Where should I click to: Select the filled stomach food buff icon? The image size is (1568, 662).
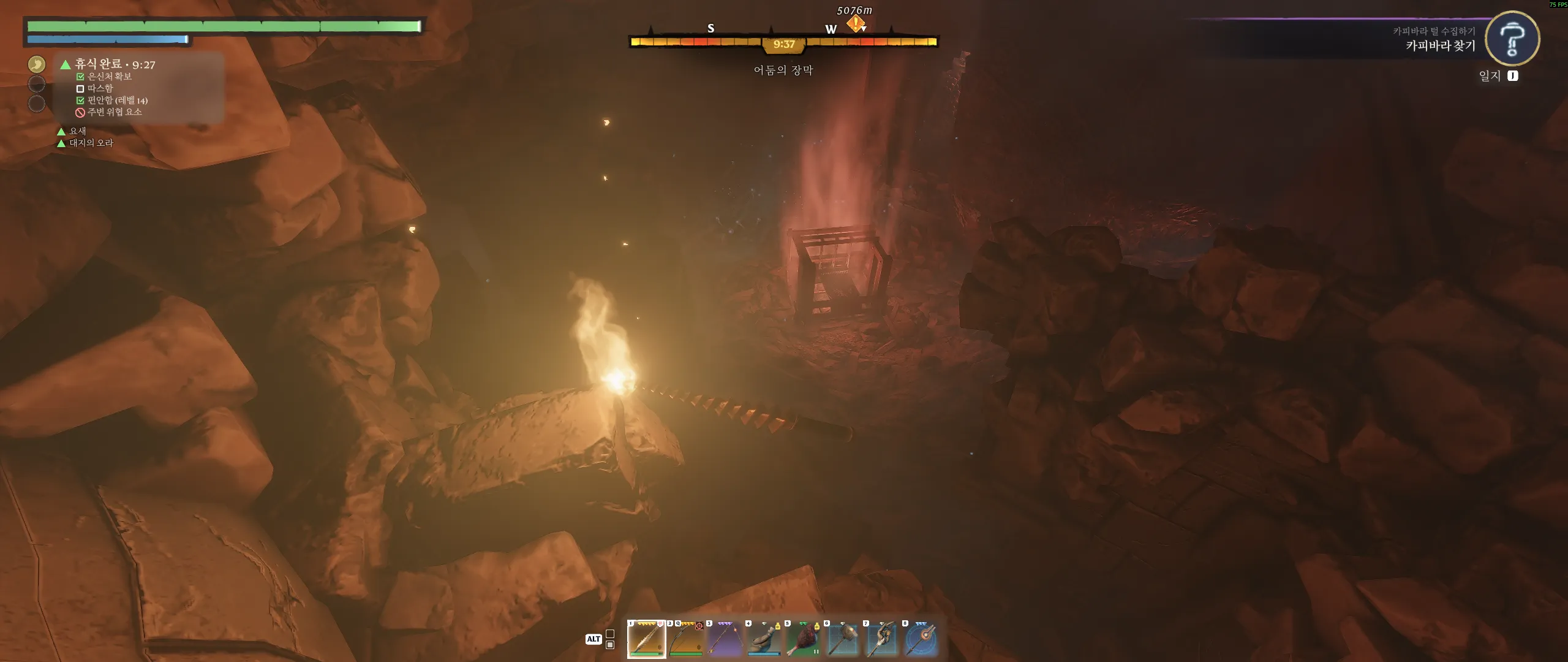click(x=37, y=64)
